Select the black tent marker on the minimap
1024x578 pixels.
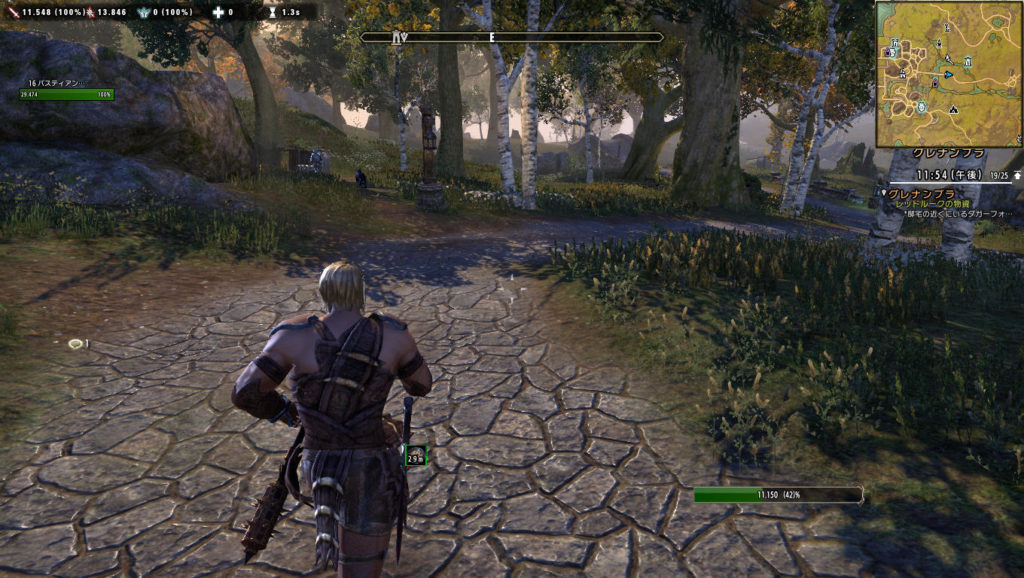[954, 109]
